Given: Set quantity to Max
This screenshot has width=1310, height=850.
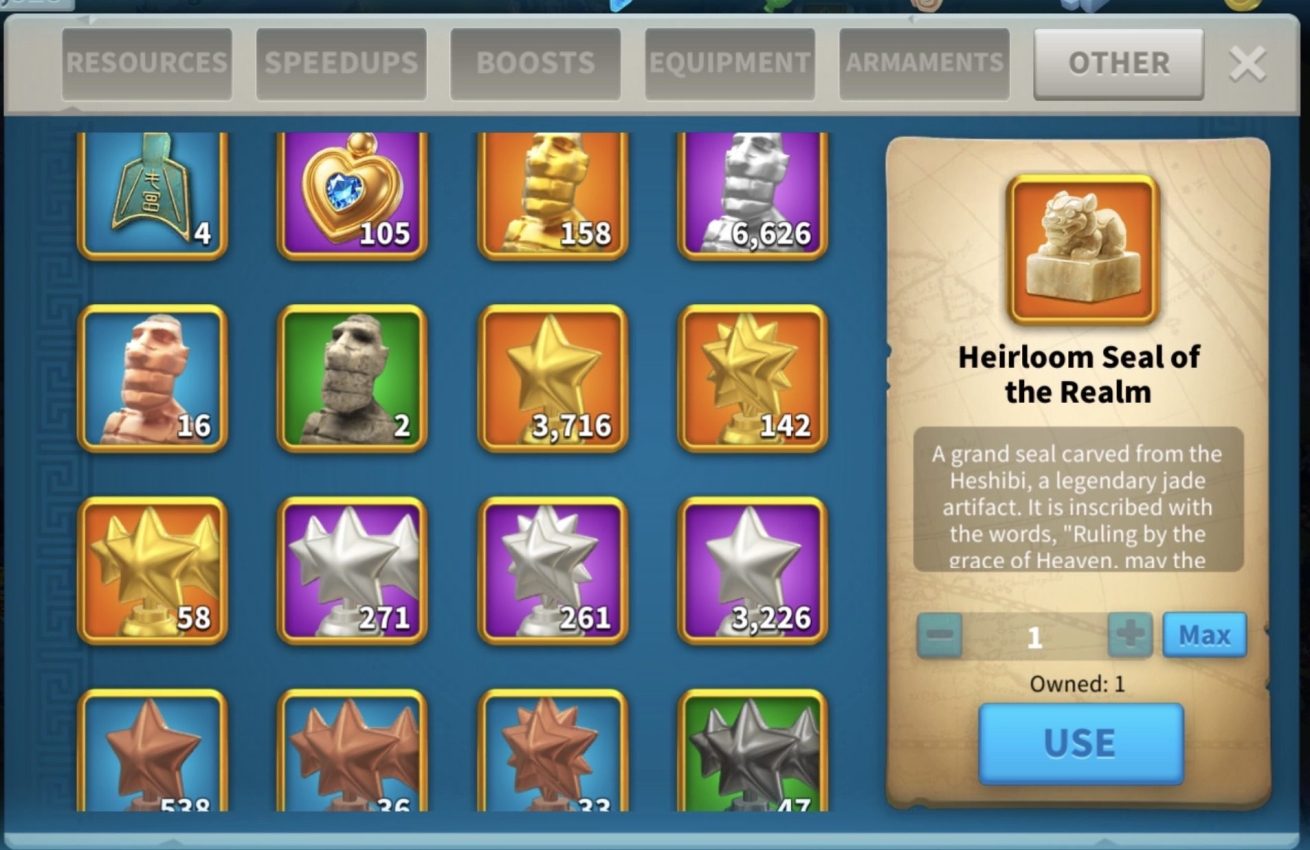Looking at the screenshot, I should point(1204,635).
